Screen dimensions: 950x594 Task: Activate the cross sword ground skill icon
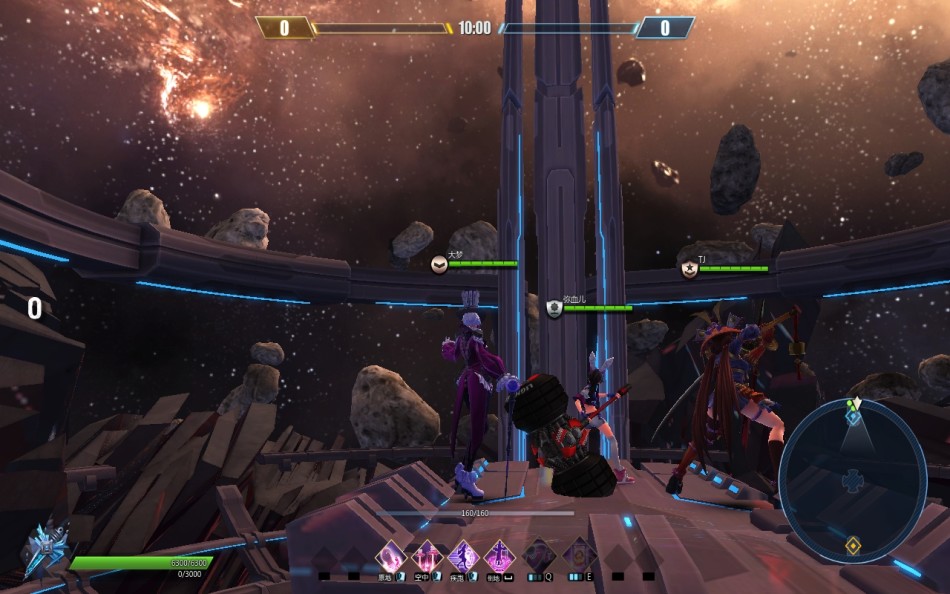[x=499, y=555]
